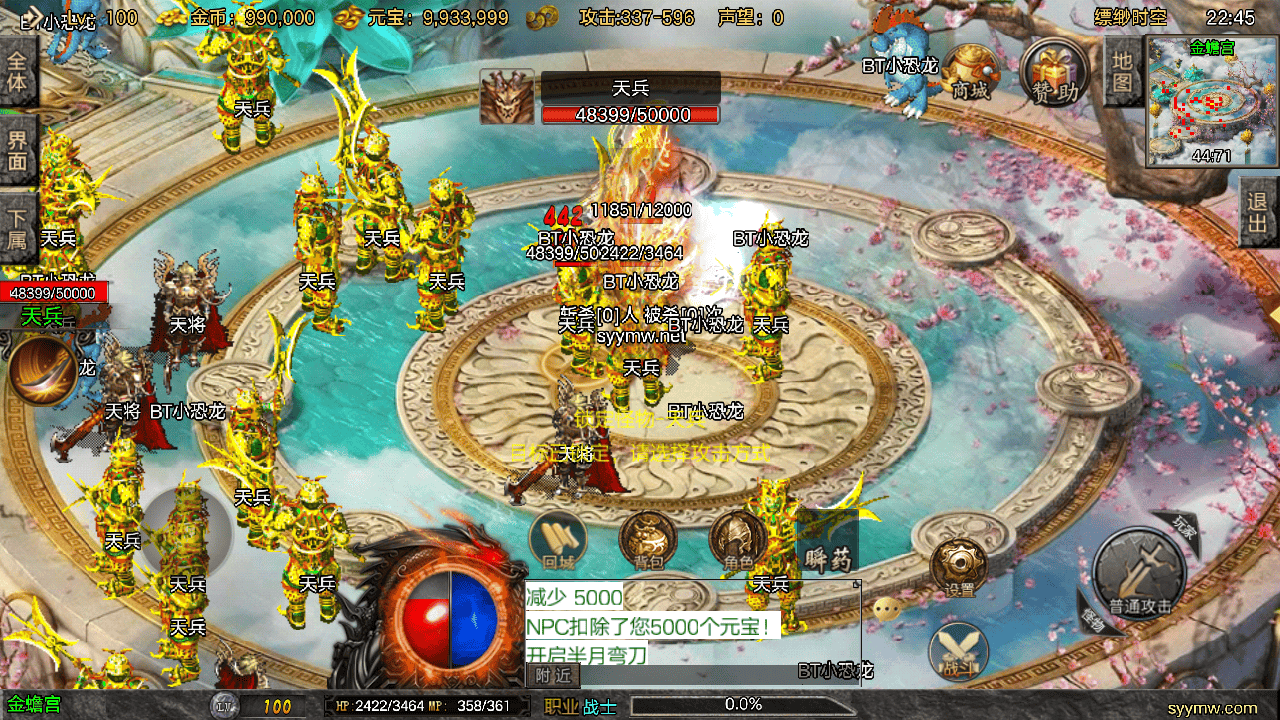
Task: Show the 角色 character sheet
Action: coord(738,540)
